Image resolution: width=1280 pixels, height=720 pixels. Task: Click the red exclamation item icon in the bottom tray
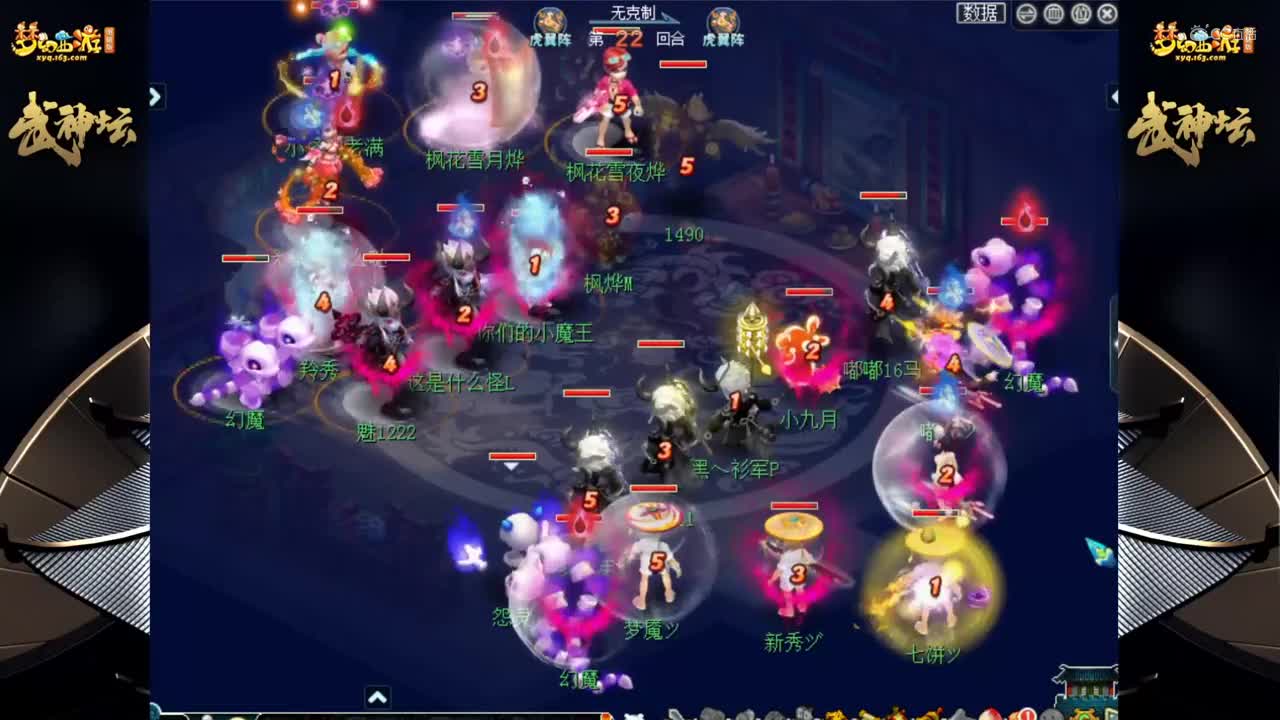click(1030, 714)
